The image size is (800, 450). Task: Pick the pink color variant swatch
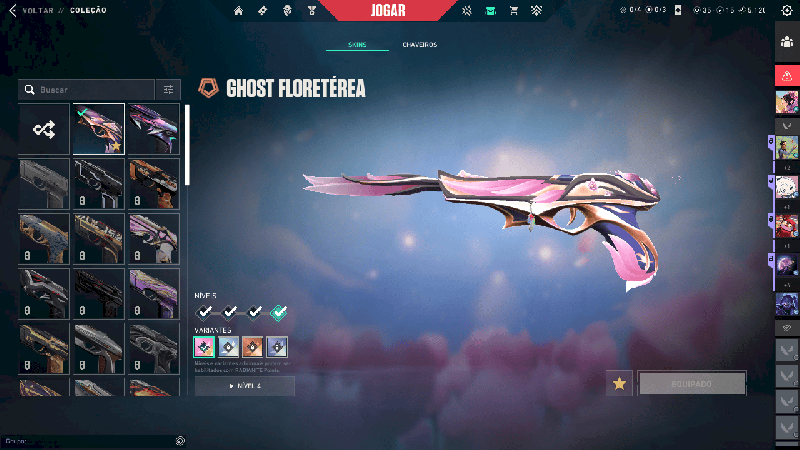204,347
